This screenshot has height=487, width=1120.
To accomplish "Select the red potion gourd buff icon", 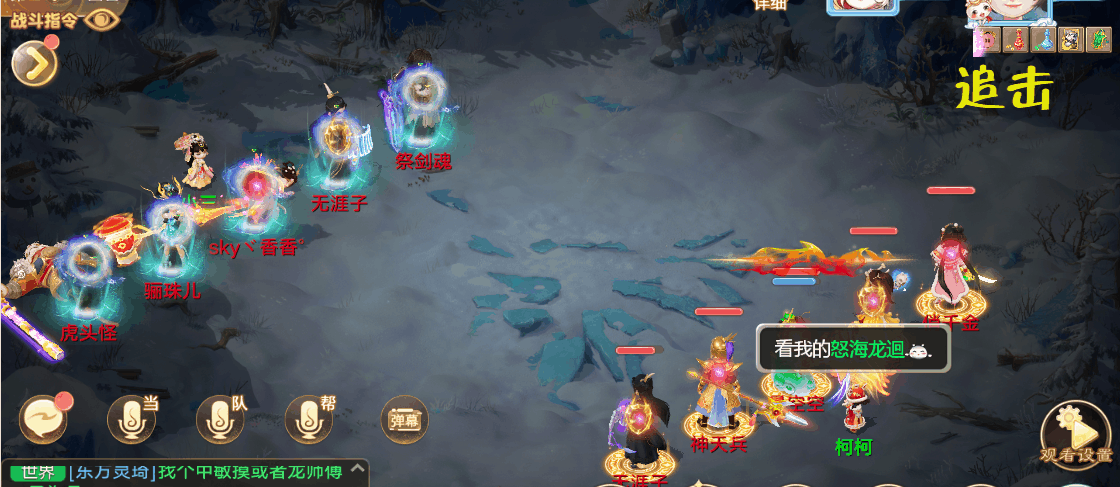I will (x=1016, y=40).
